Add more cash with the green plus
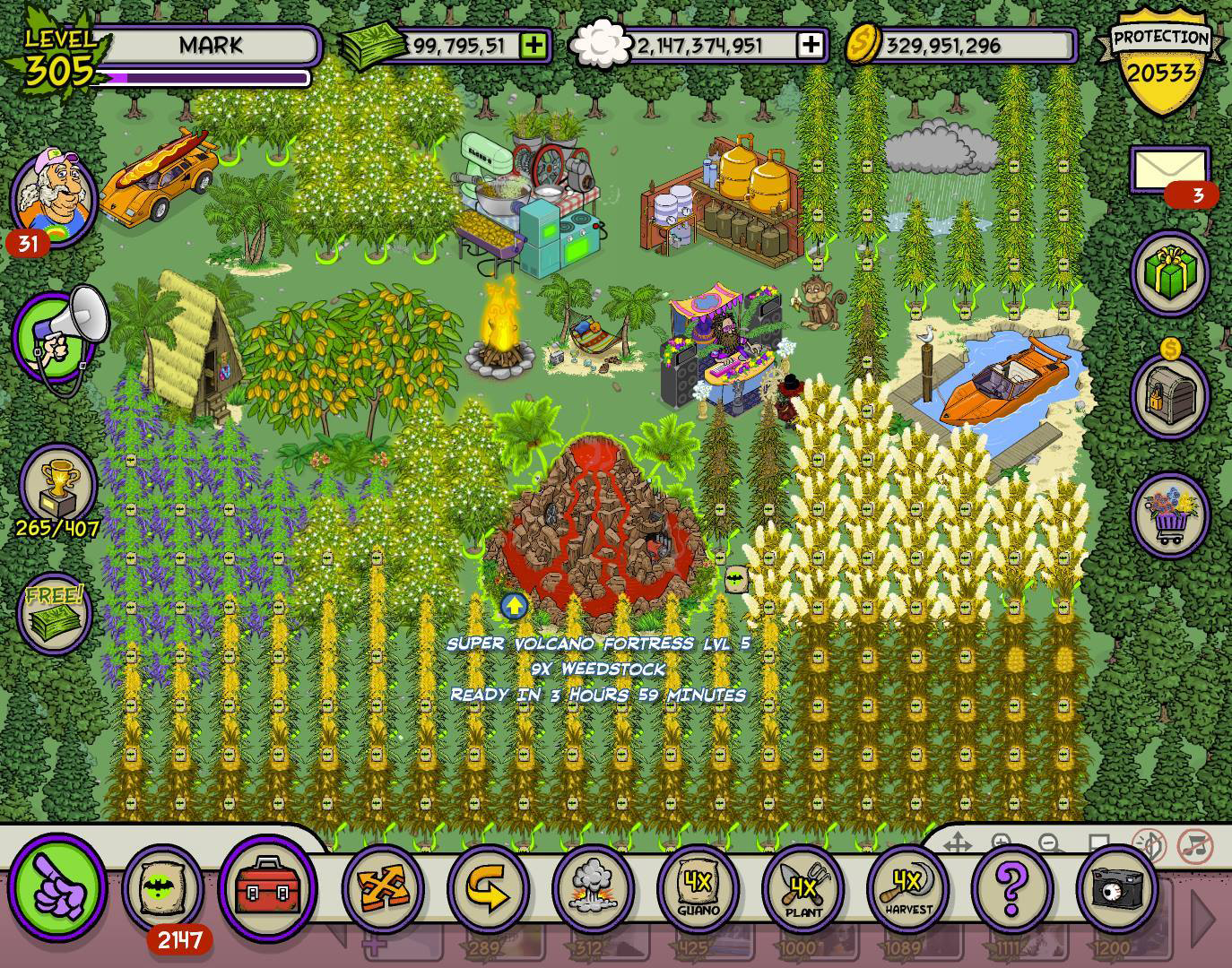 tap(534, 46)
